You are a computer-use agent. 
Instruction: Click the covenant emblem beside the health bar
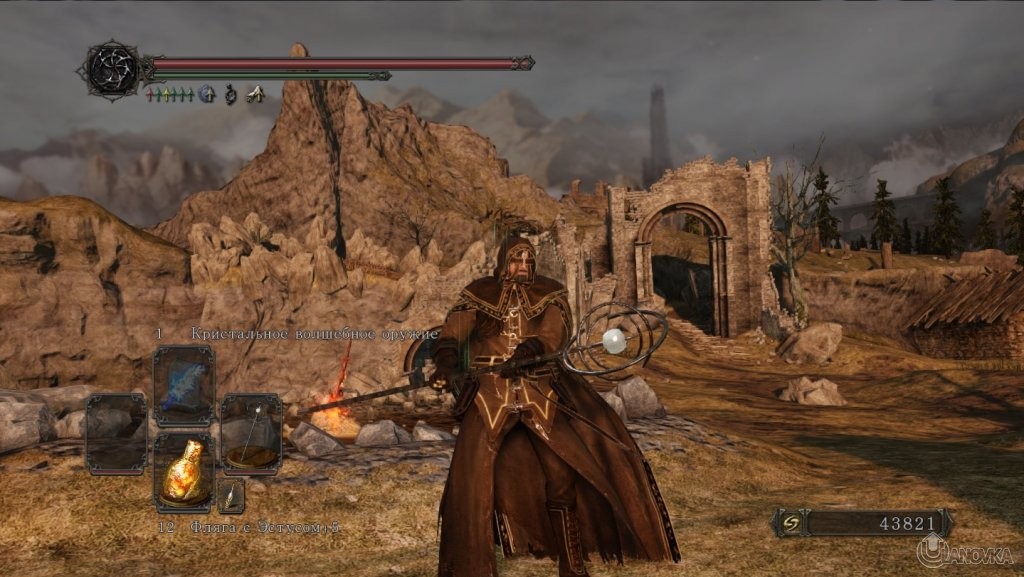pyautogui.click(x=111, y=68)
